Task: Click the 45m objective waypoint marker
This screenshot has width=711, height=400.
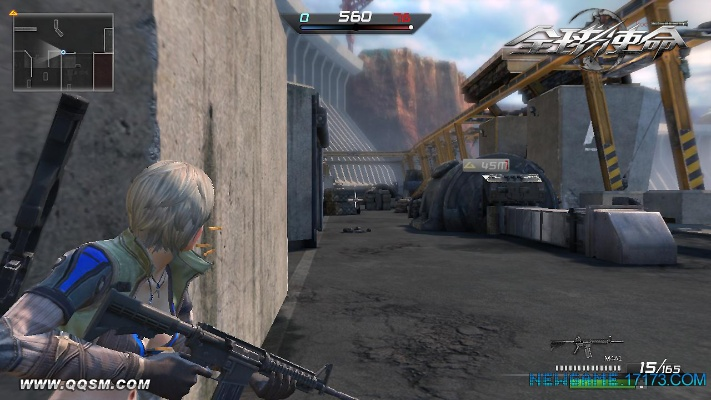Action: pos(487,164)
